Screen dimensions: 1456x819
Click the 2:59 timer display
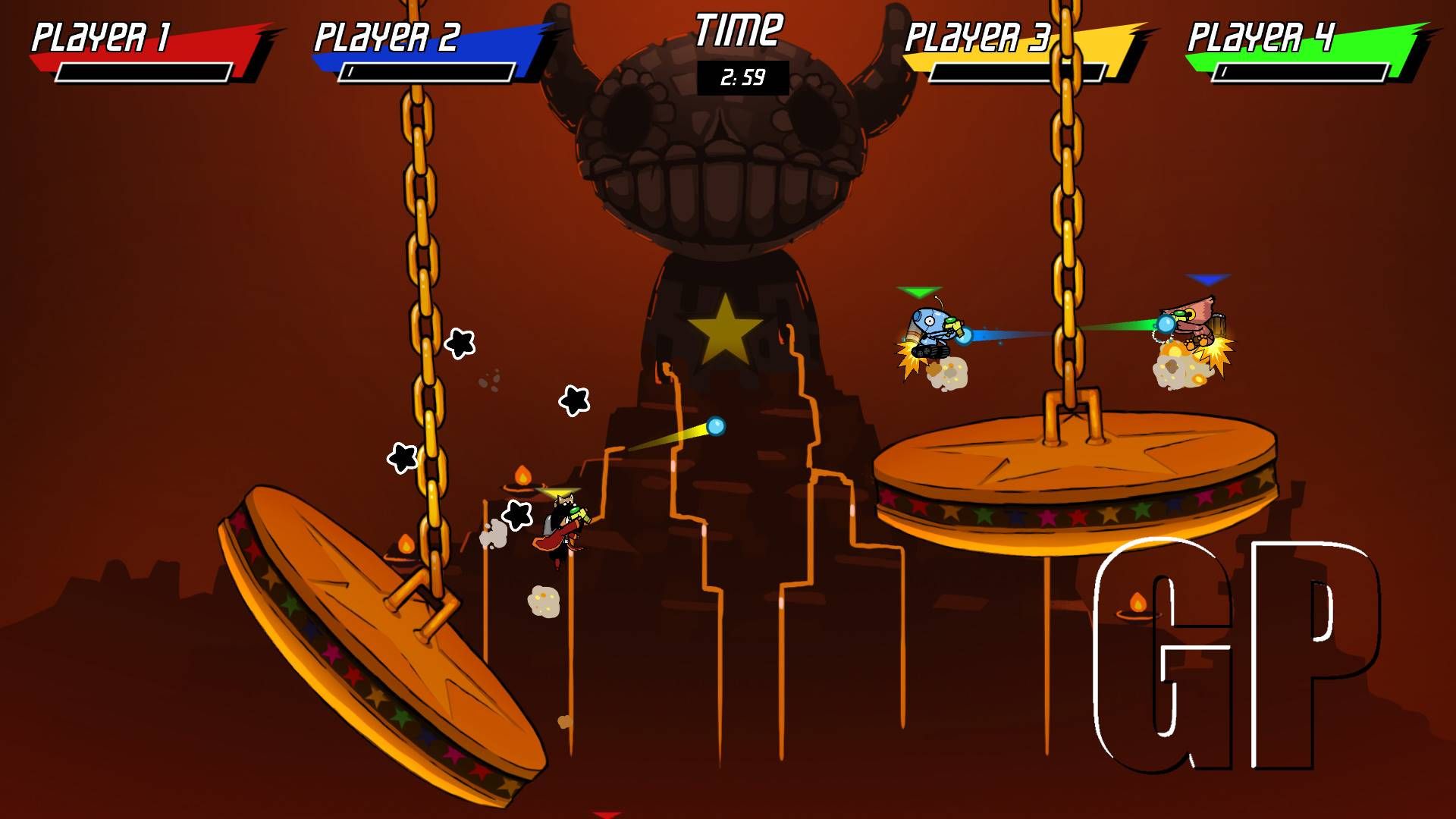tap(743, 76)
